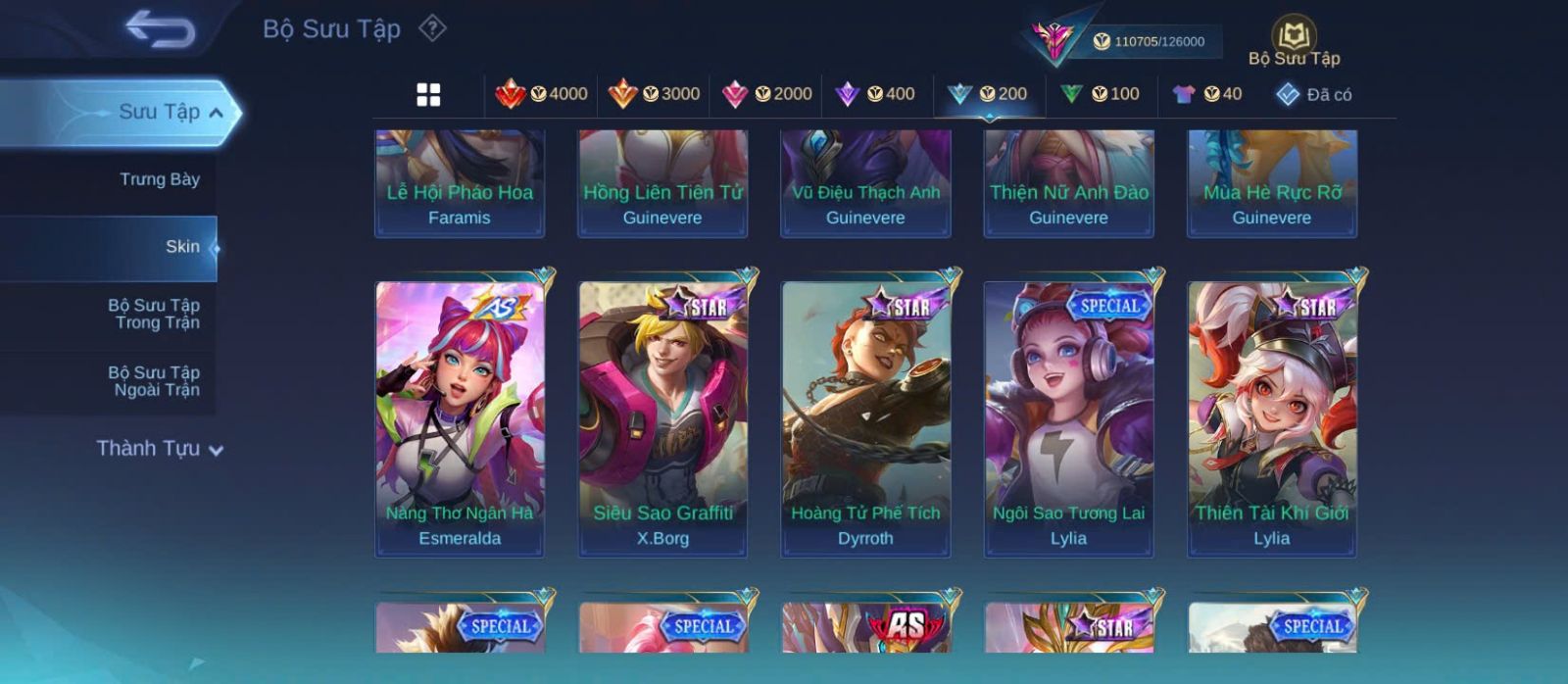Show owned skins with Đã có filter

point(1314,94)
